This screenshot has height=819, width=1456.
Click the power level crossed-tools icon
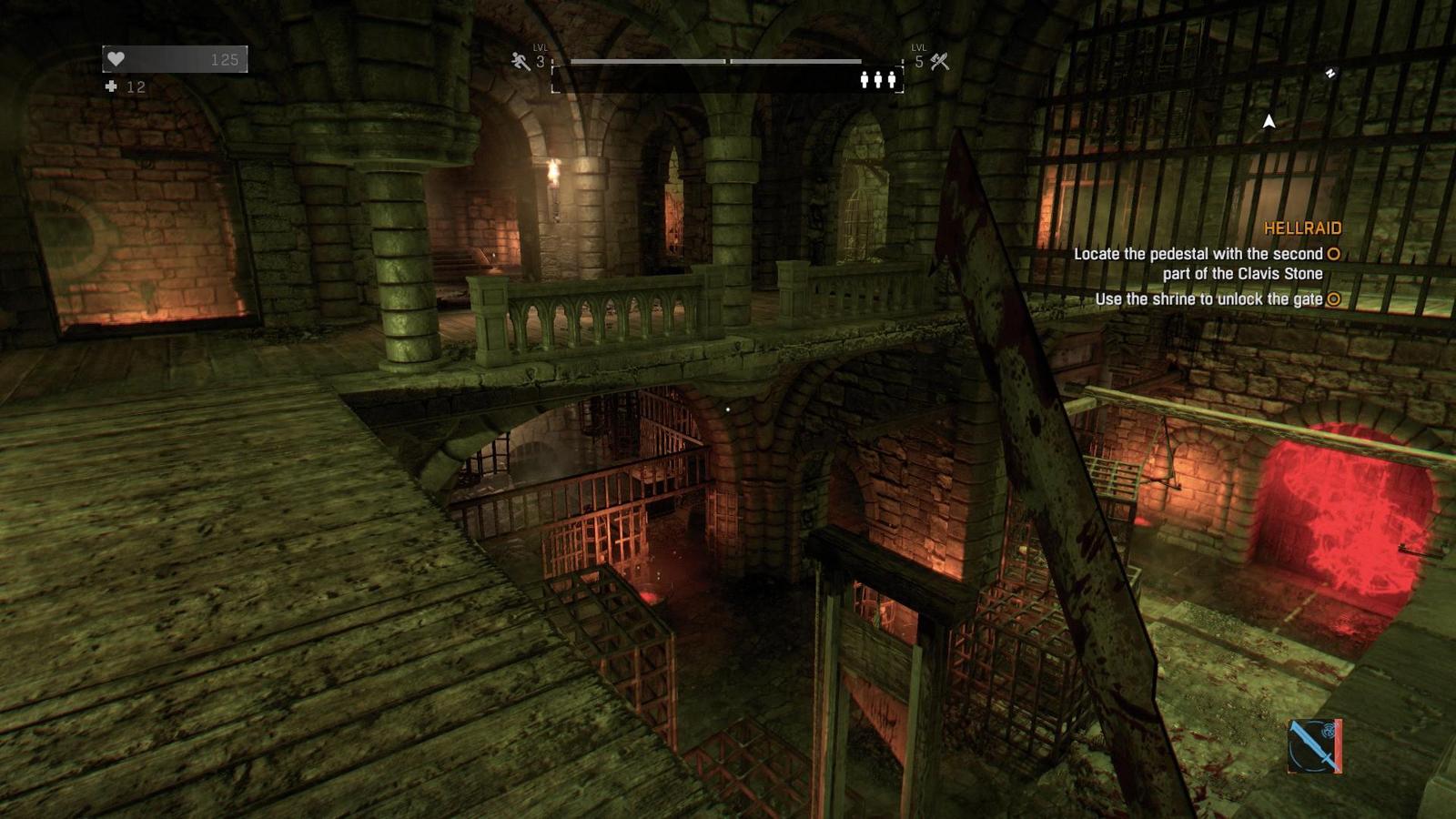[940, 61]
